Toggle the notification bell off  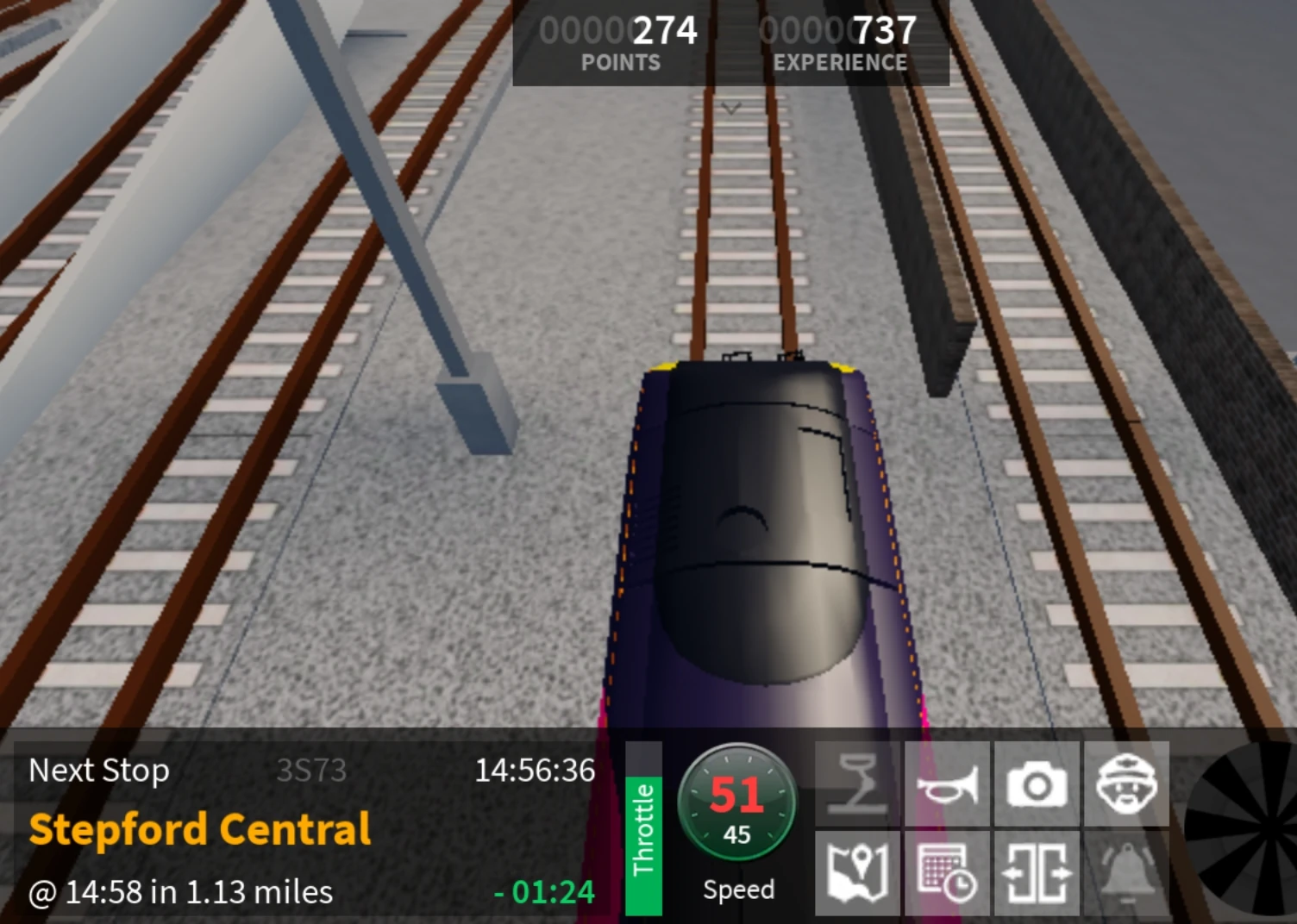(1125, 871)
